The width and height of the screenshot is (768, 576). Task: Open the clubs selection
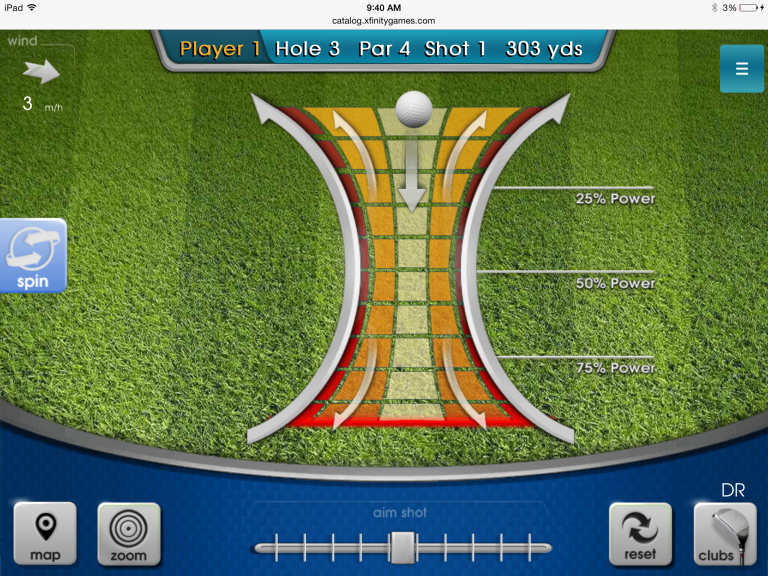click(725, 534)
